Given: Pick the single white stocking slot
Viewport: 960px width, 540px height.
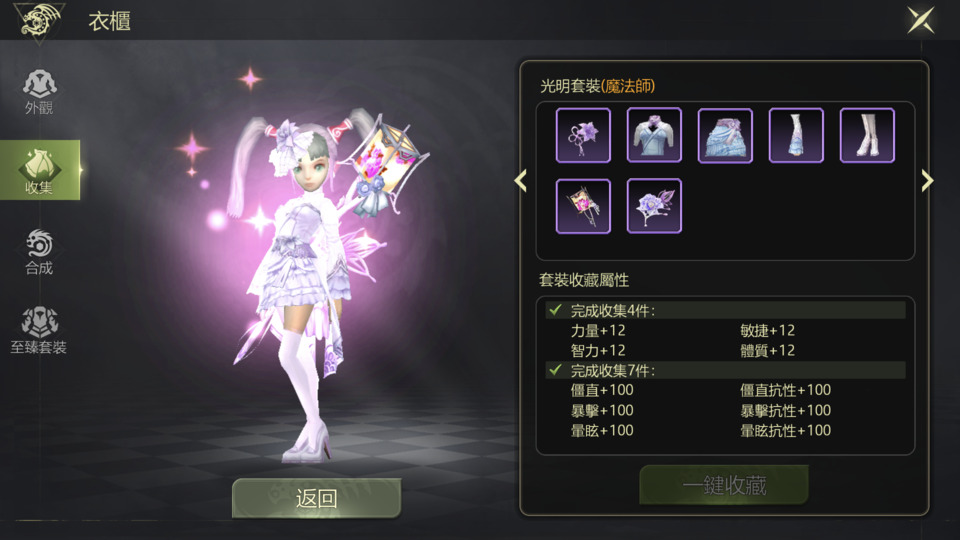Looking at the screenshot, I should click(x=796, y=135).
